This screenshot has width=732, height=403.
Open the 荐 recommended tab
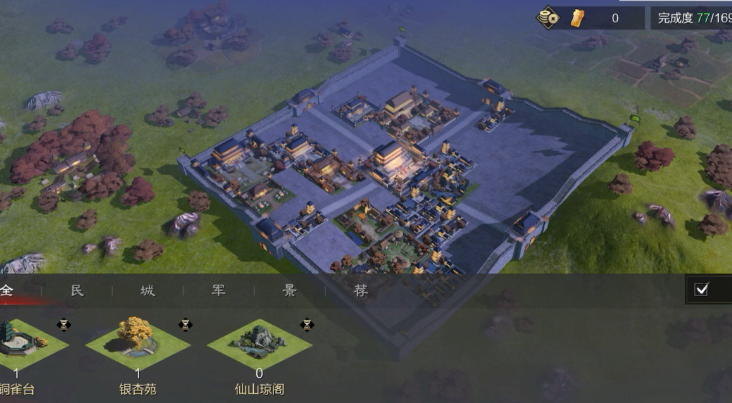pyautogui.click(x=360, y=291)
